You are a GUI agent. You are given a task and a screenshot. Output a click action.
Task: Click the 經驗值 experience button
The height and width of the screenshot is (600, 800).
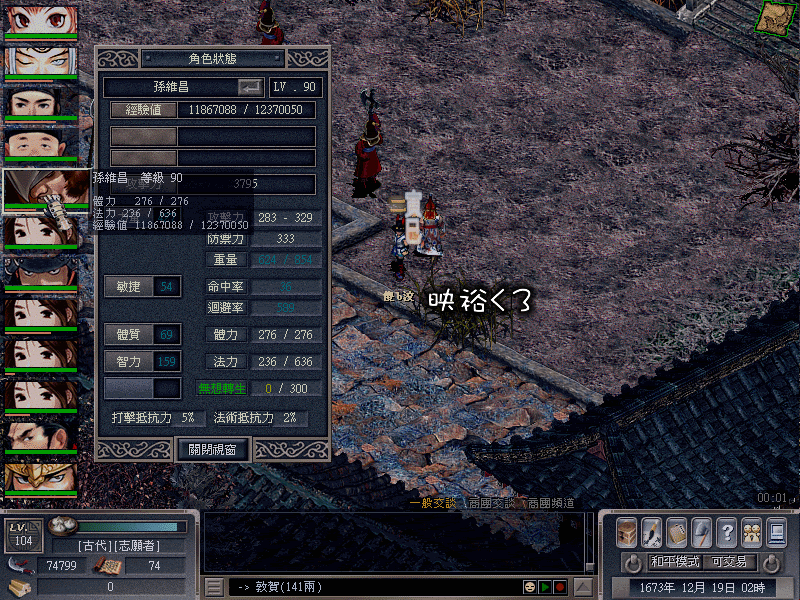point(143,110)
